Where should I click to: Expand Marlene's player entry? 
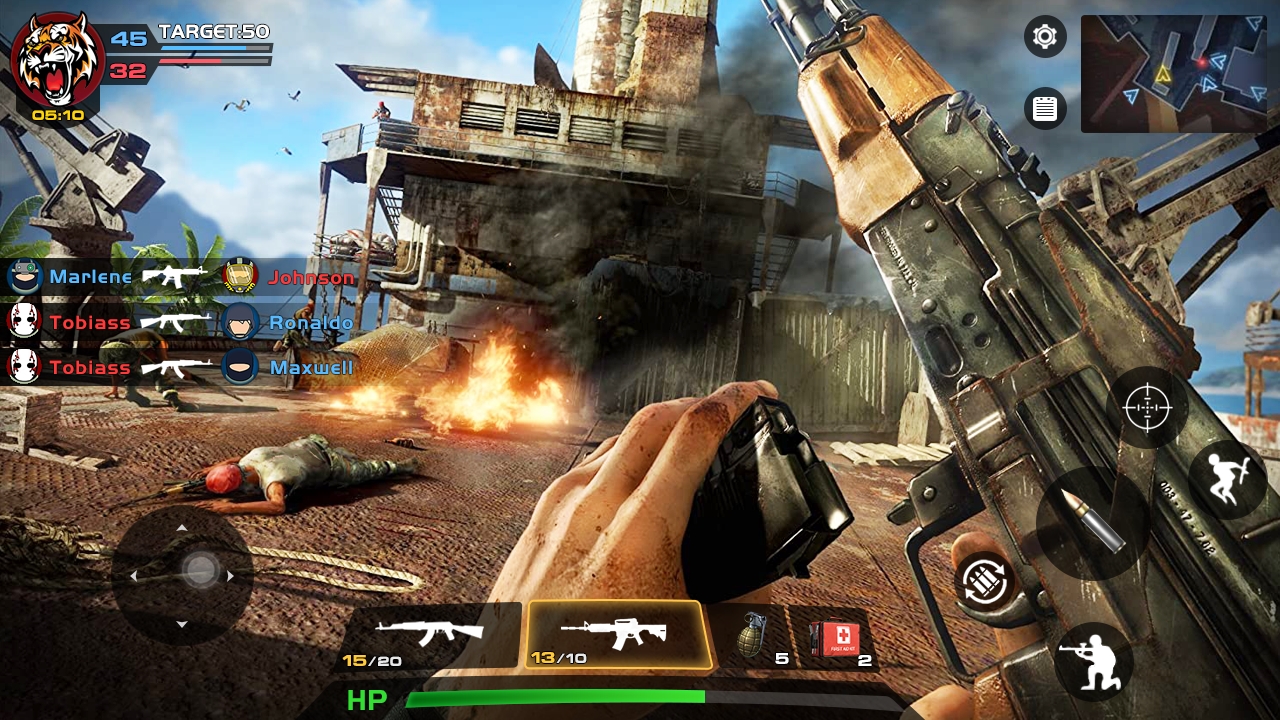[x=90, y=277]
